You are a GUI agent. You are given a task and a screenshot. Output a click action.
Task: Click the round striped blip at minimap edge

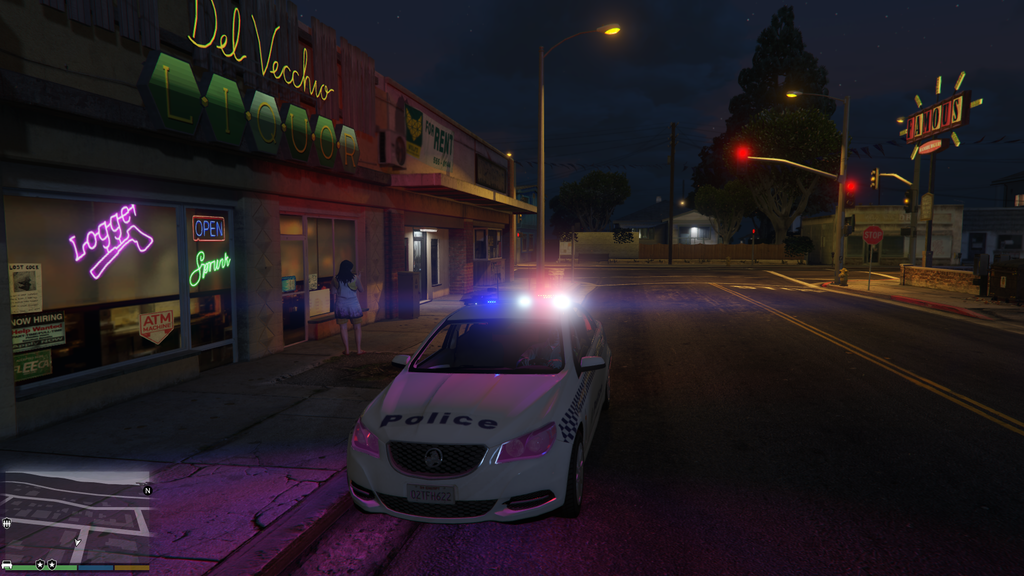(7, 523)
